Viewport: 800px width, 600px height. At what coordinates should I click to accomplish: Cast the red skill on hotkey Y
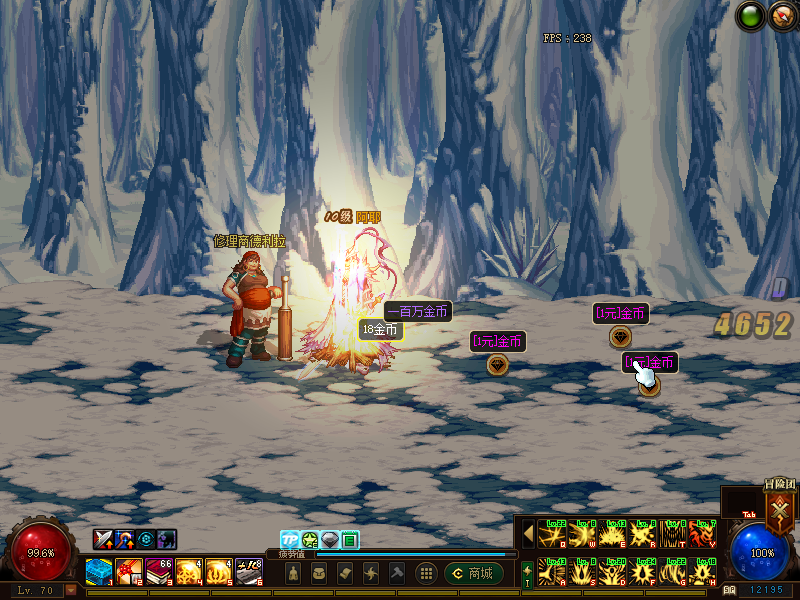point(703,533)
